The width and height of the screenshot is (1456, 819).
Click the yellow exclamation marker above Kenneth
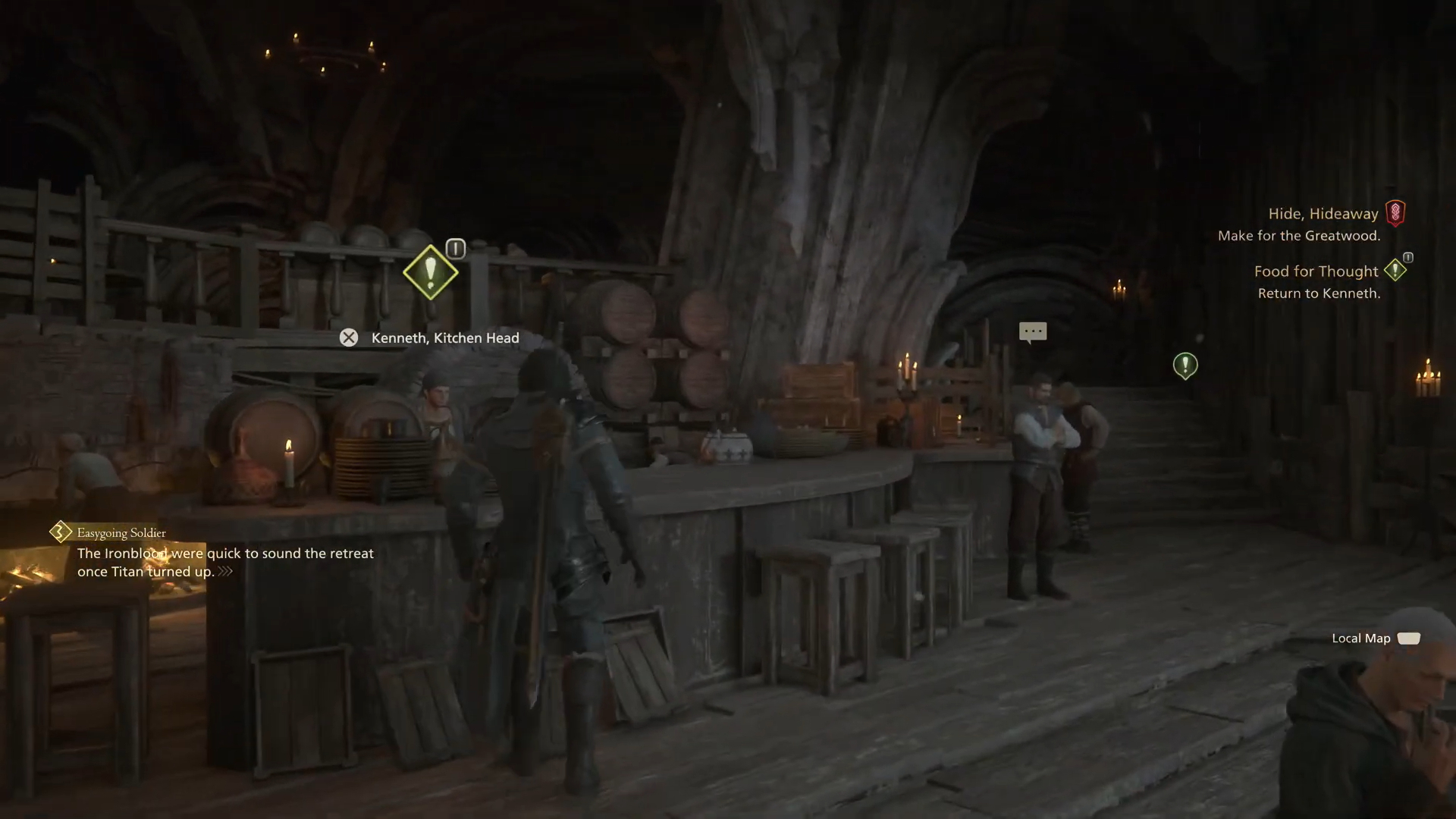point(430,272)
